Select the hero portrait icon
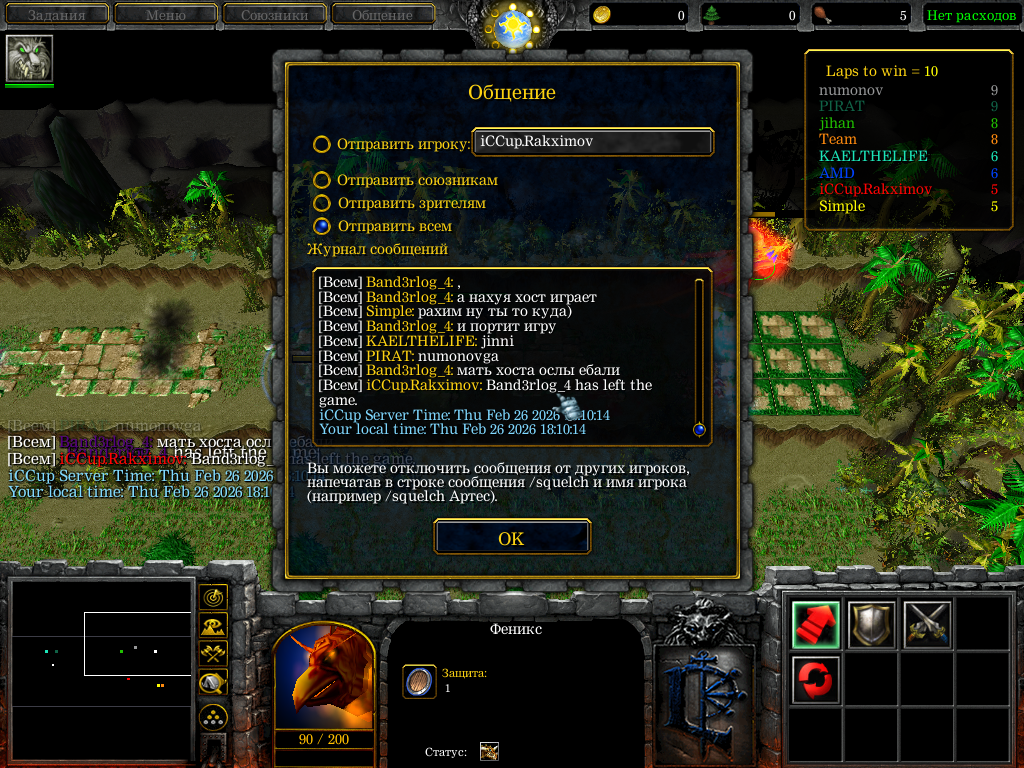This screenshot has width=1024, height=768. point(29,58)
